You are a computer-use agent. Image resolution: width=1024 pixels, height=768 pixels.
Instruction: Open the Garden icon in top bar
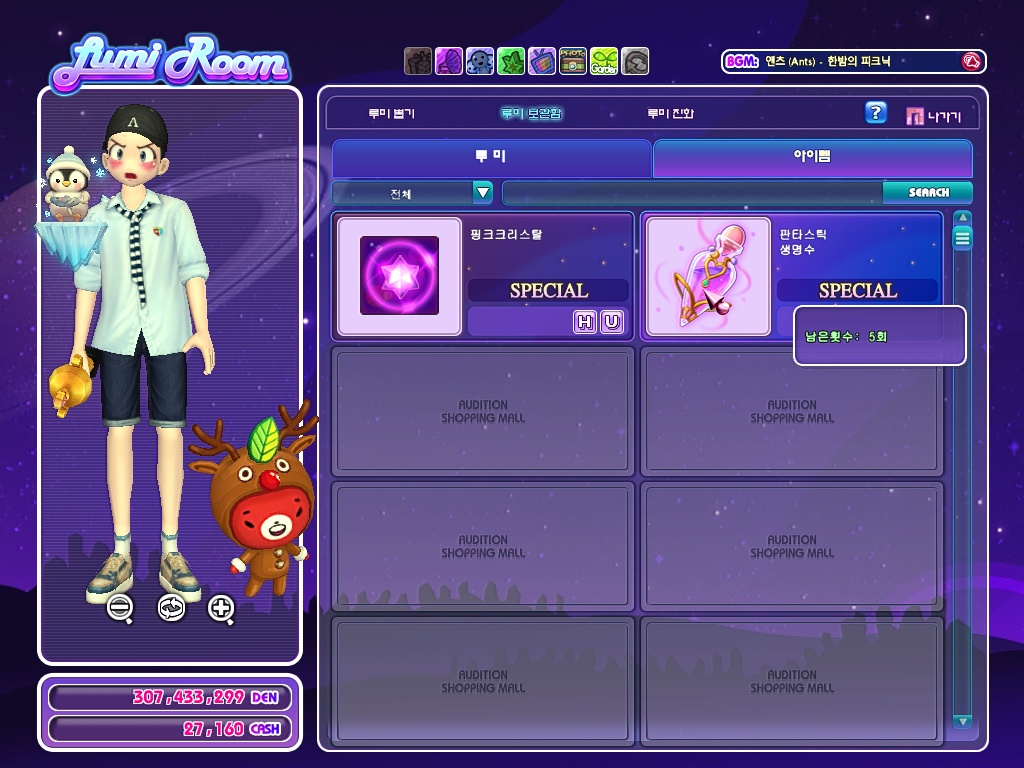tap(603, 61)
